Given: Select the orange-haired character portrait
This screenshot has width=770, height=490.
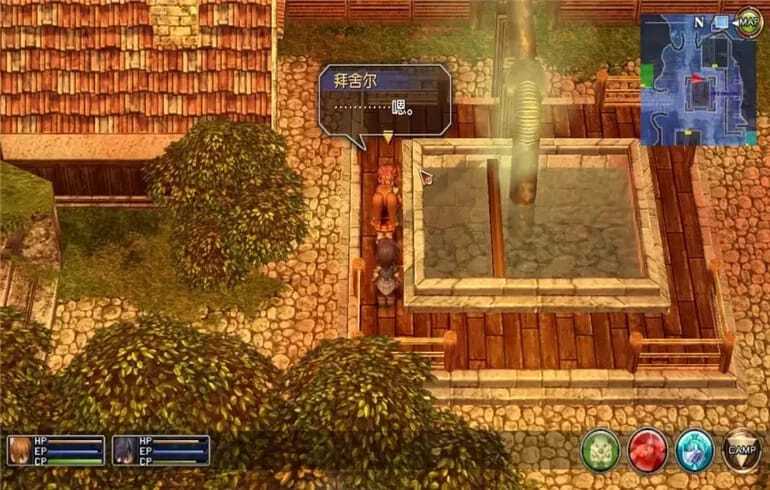Looking at the screenshot, I should (x=19, y=451).
